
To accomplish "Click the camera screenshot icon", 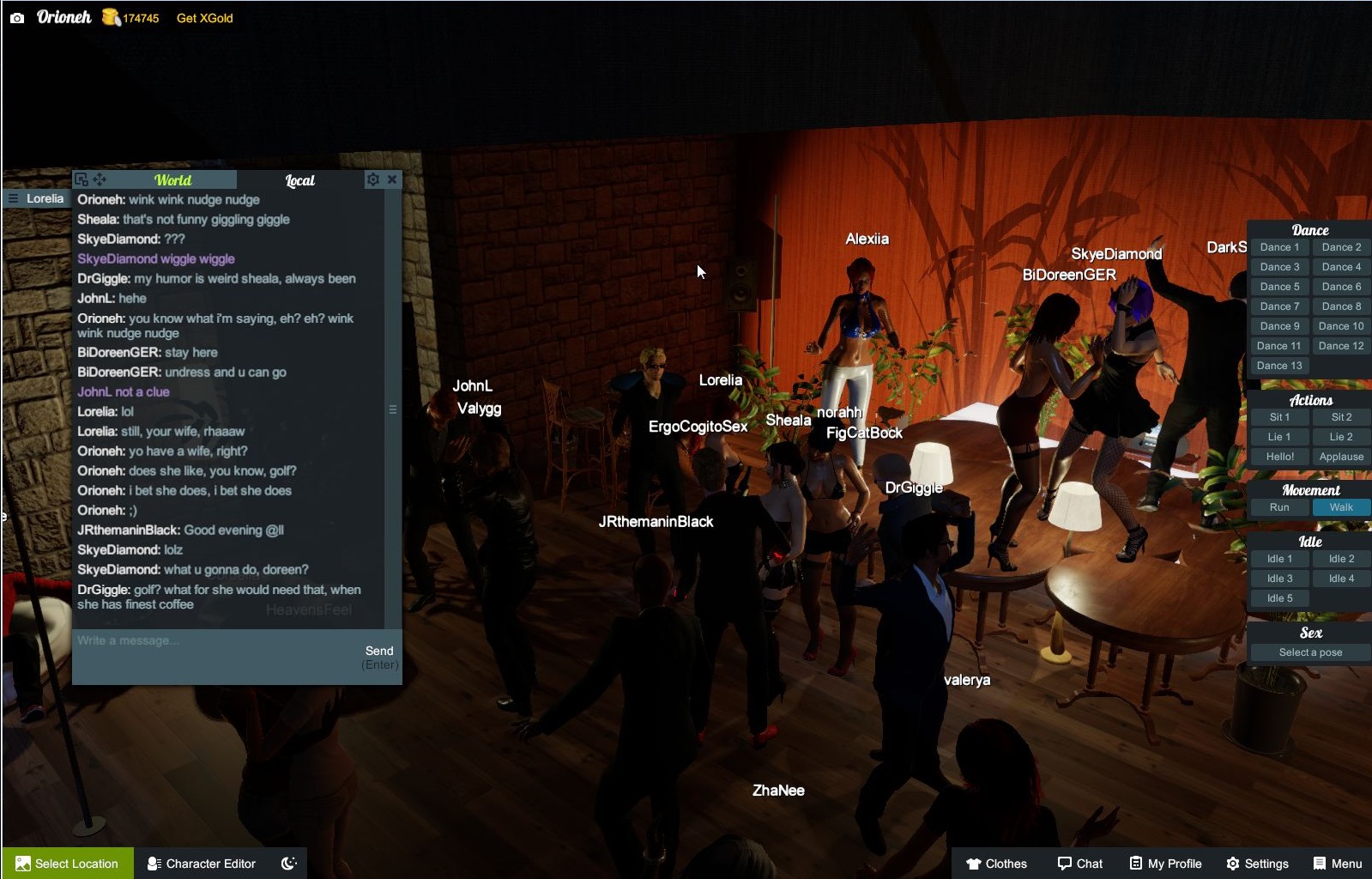I will click(17, 17).
